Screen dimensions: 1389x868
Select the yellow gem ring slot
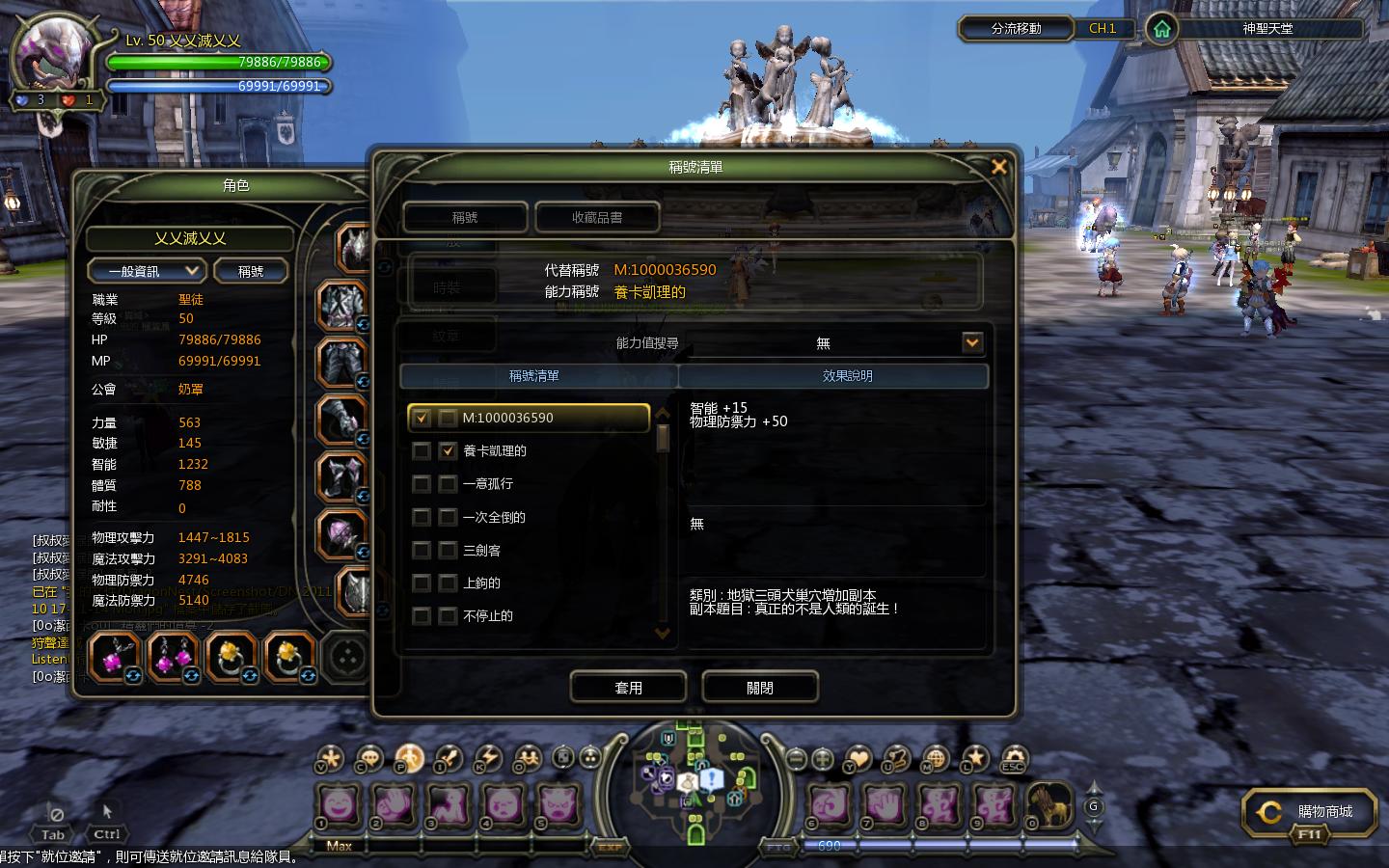[x=231, y=659]
